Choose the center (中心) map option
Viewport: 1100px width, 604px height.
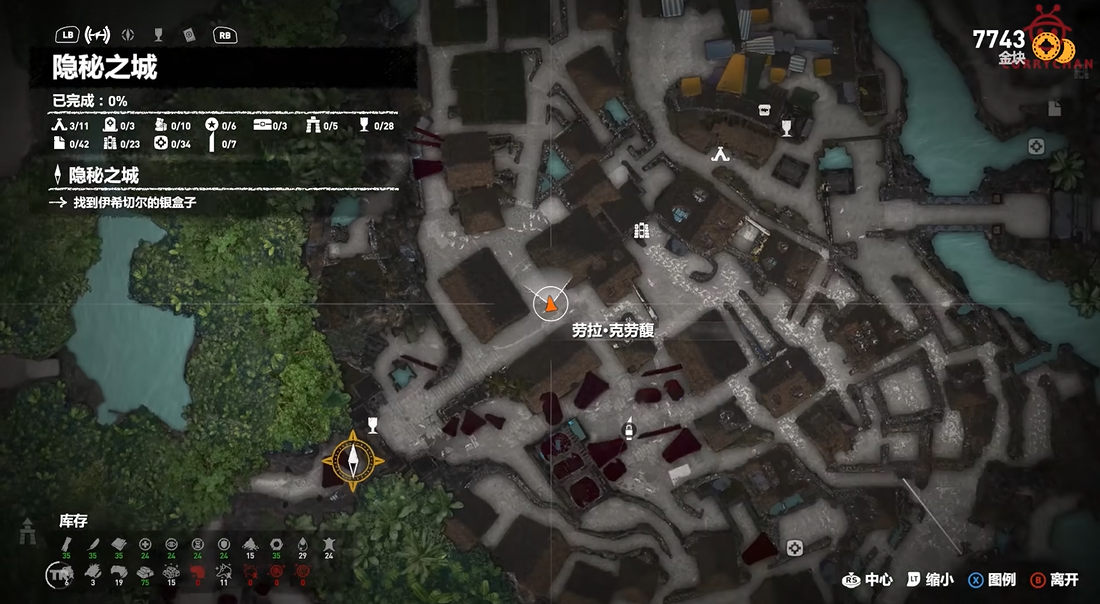pos(868,580)
